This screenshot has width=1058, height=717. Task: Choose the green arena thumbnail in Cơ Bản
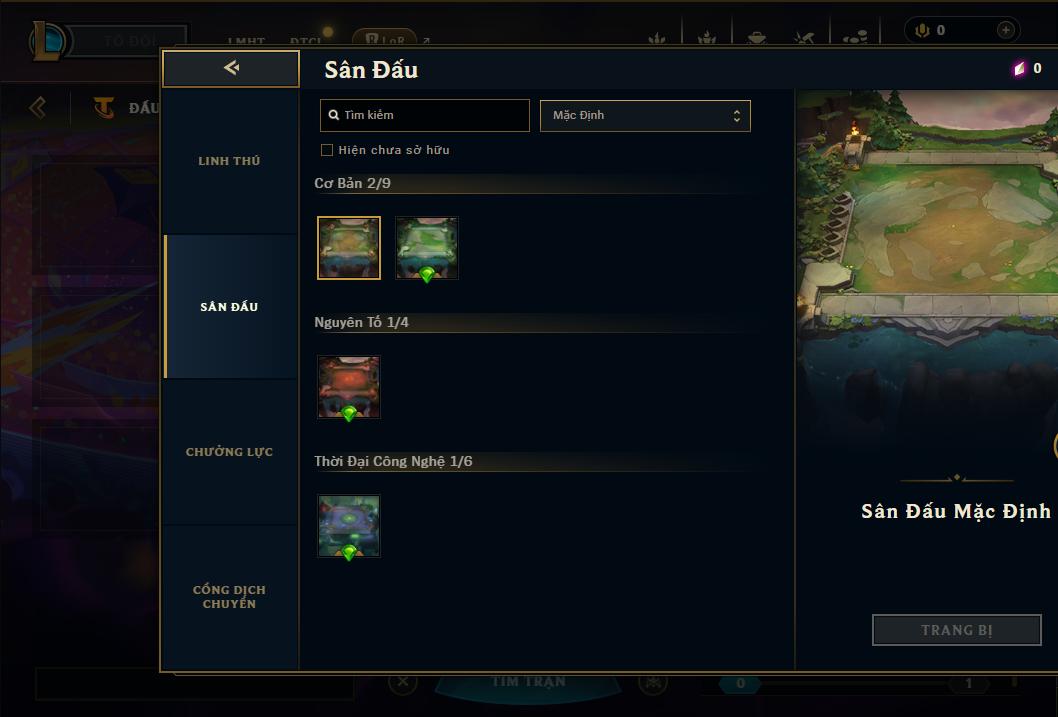pos(427,248)
